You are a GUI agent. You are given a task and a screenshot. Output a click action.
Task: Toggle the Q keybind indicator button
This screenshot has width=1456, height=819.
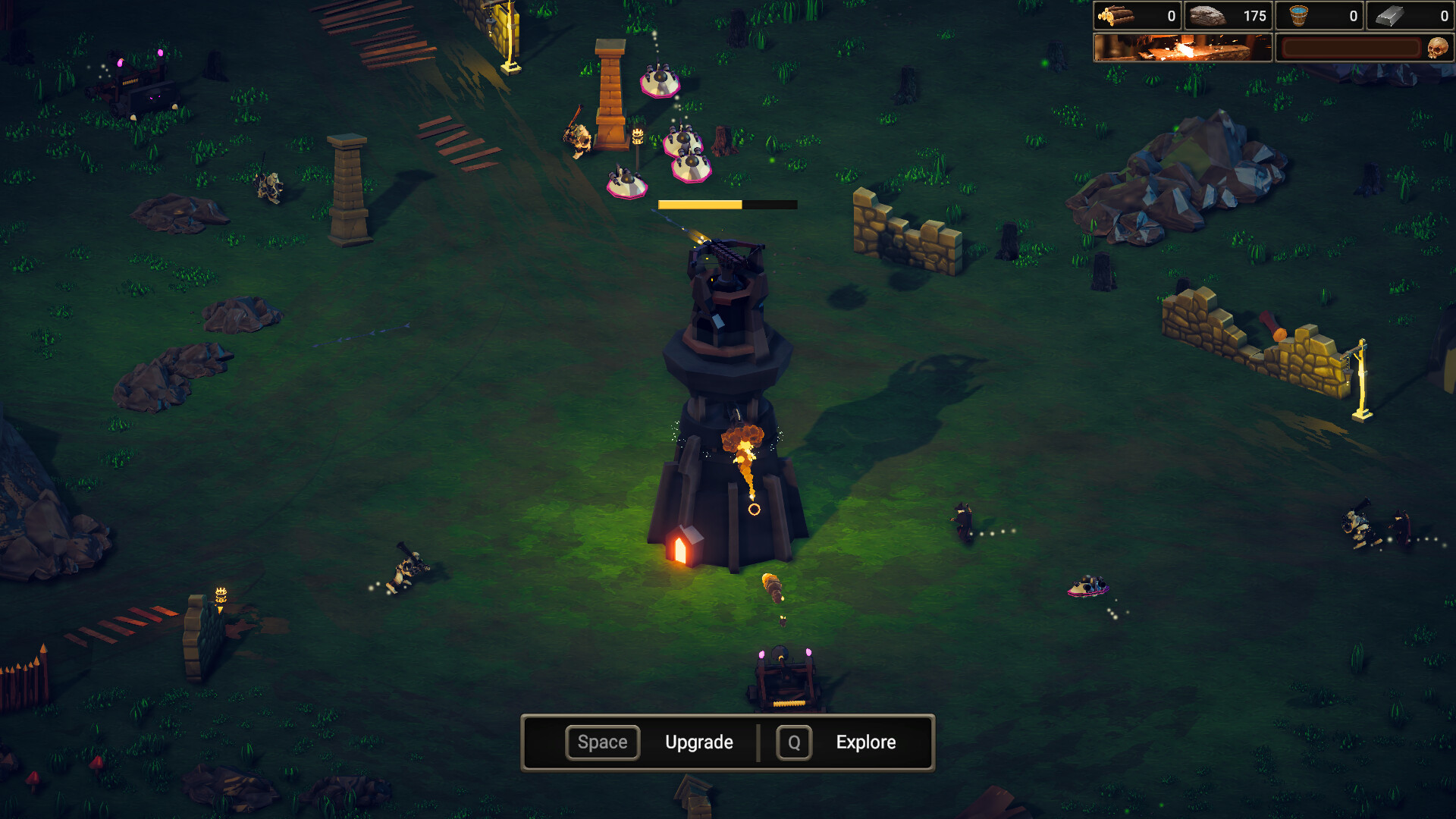pos(793,742)
